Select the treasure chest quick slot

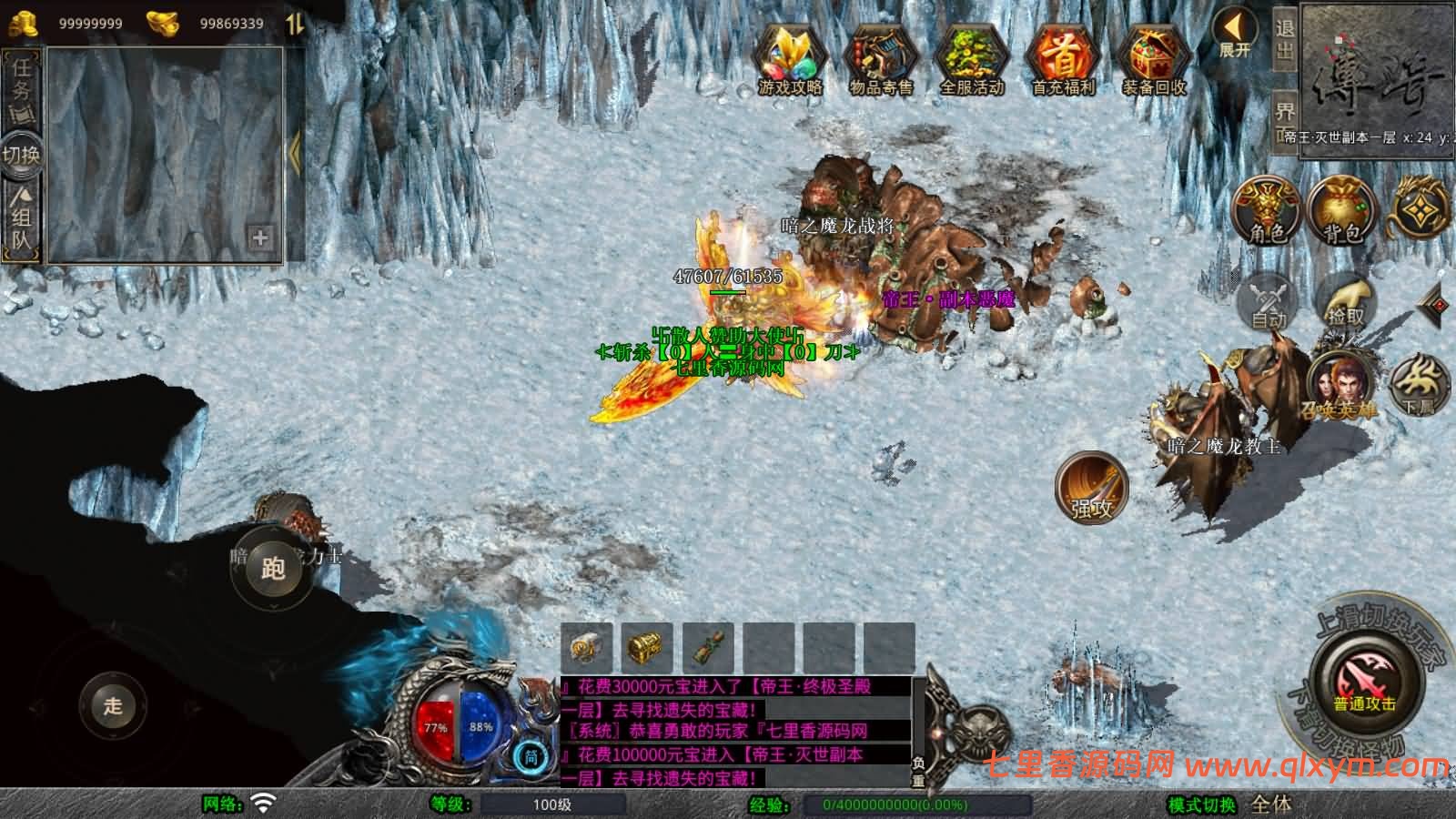(648, 648)
